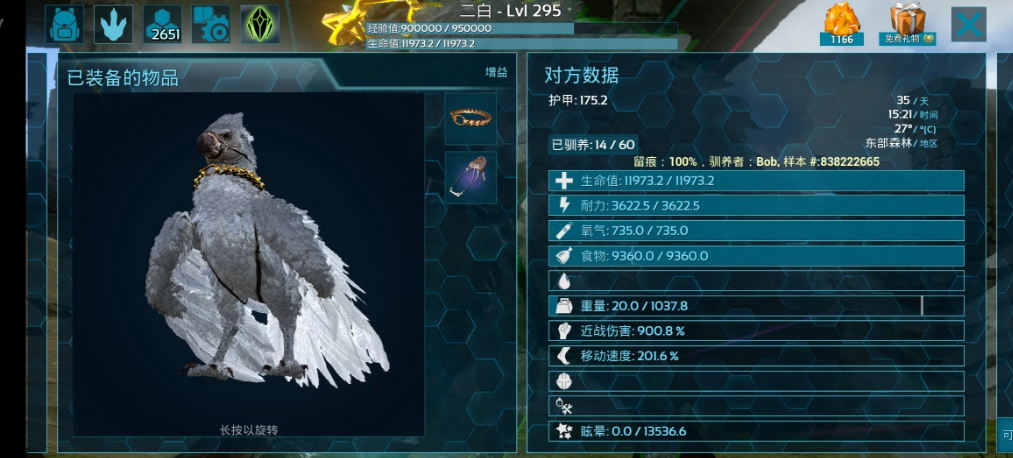Image resolution: width=1013 pixels, height=458 pixels.
Task: Select the 生命值 health stat row
Action: pos(756,181)
